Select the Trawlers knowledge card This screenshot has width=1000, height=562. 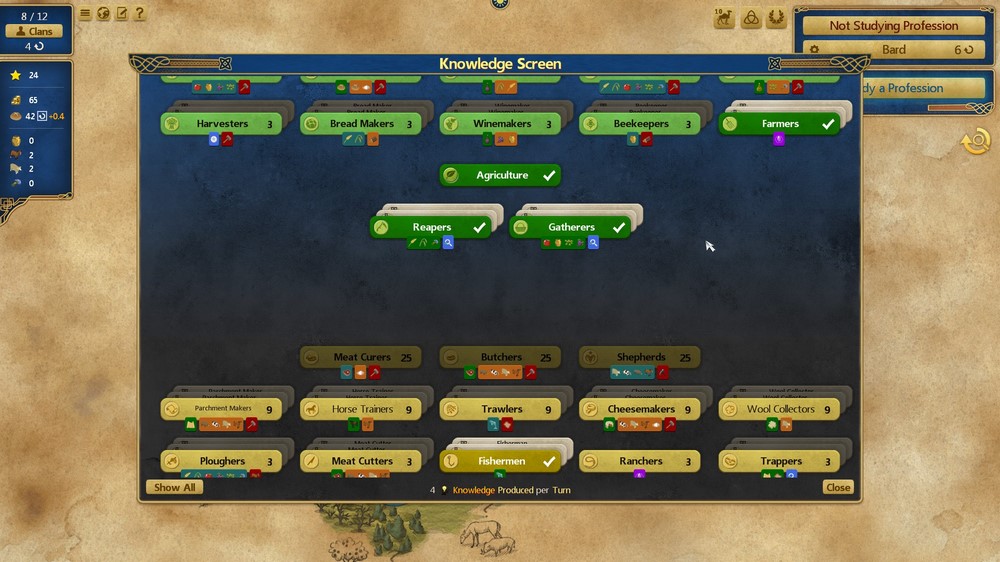501,410
